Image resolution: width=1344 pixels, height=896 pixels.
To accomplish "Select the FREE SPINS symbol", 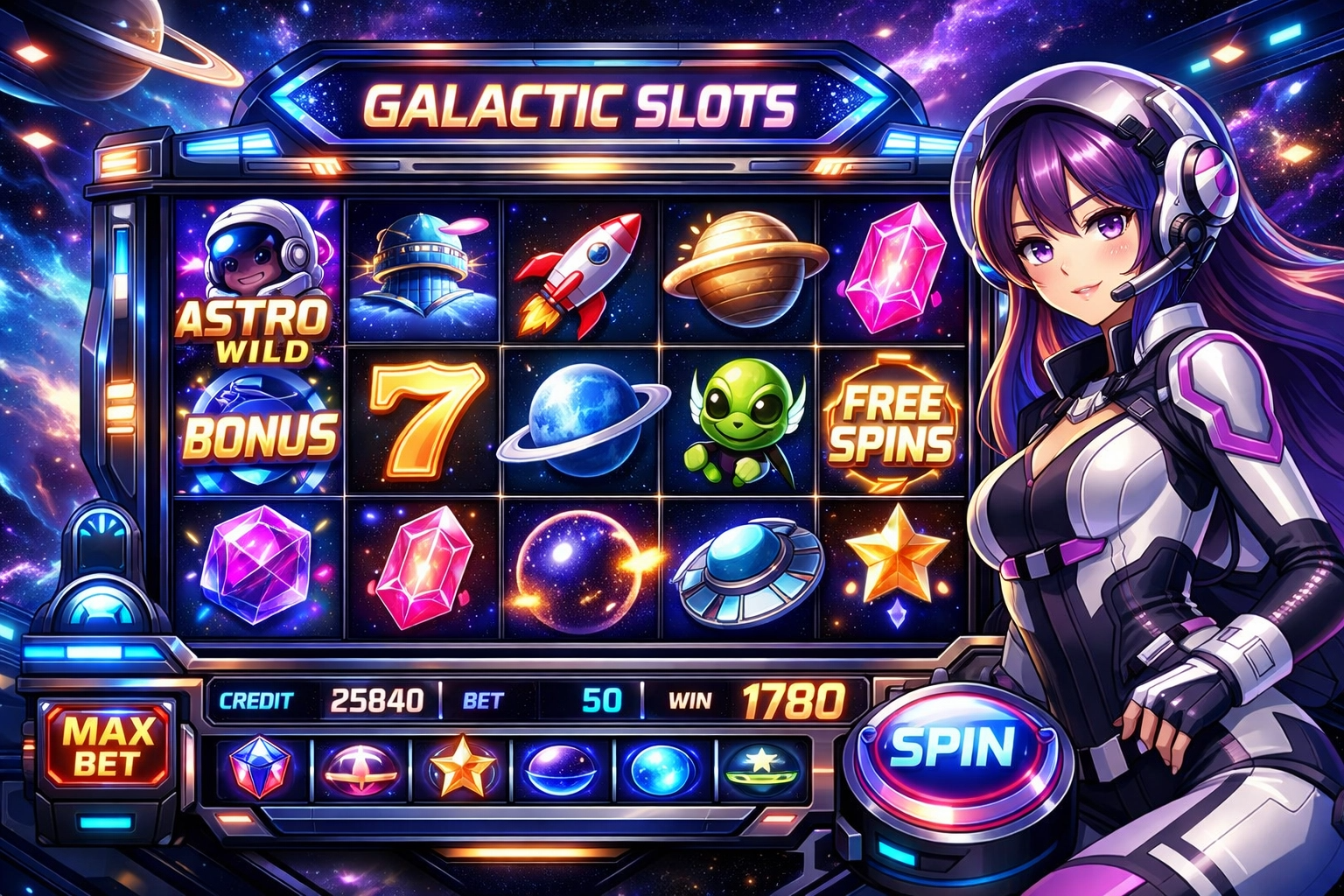I will click(891, 422).
